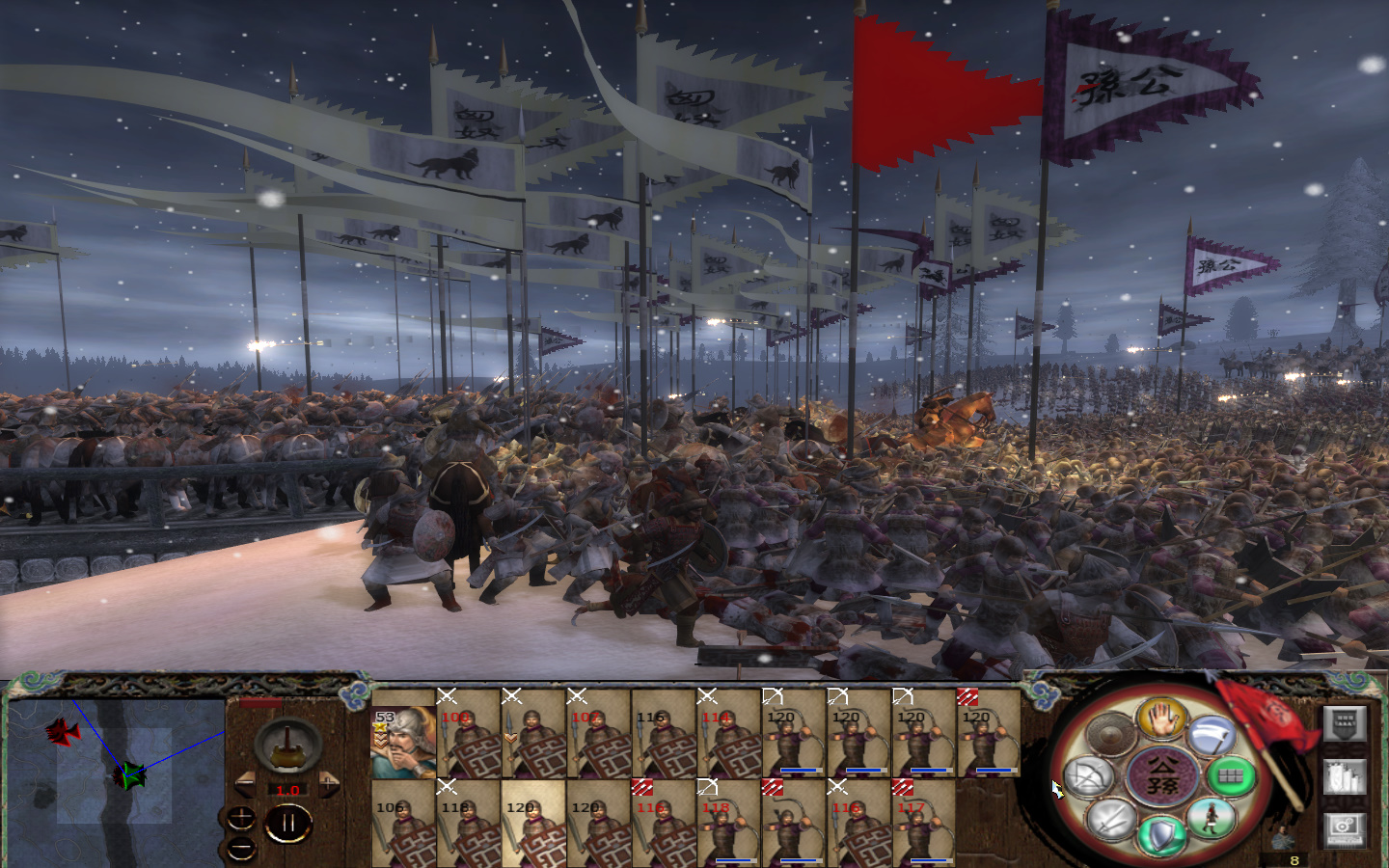Image resolution: width=1389 pixels, height=868 pixels.
Task: Click the central Gongsun faction emblem
Action: (x=1162, y=776)
